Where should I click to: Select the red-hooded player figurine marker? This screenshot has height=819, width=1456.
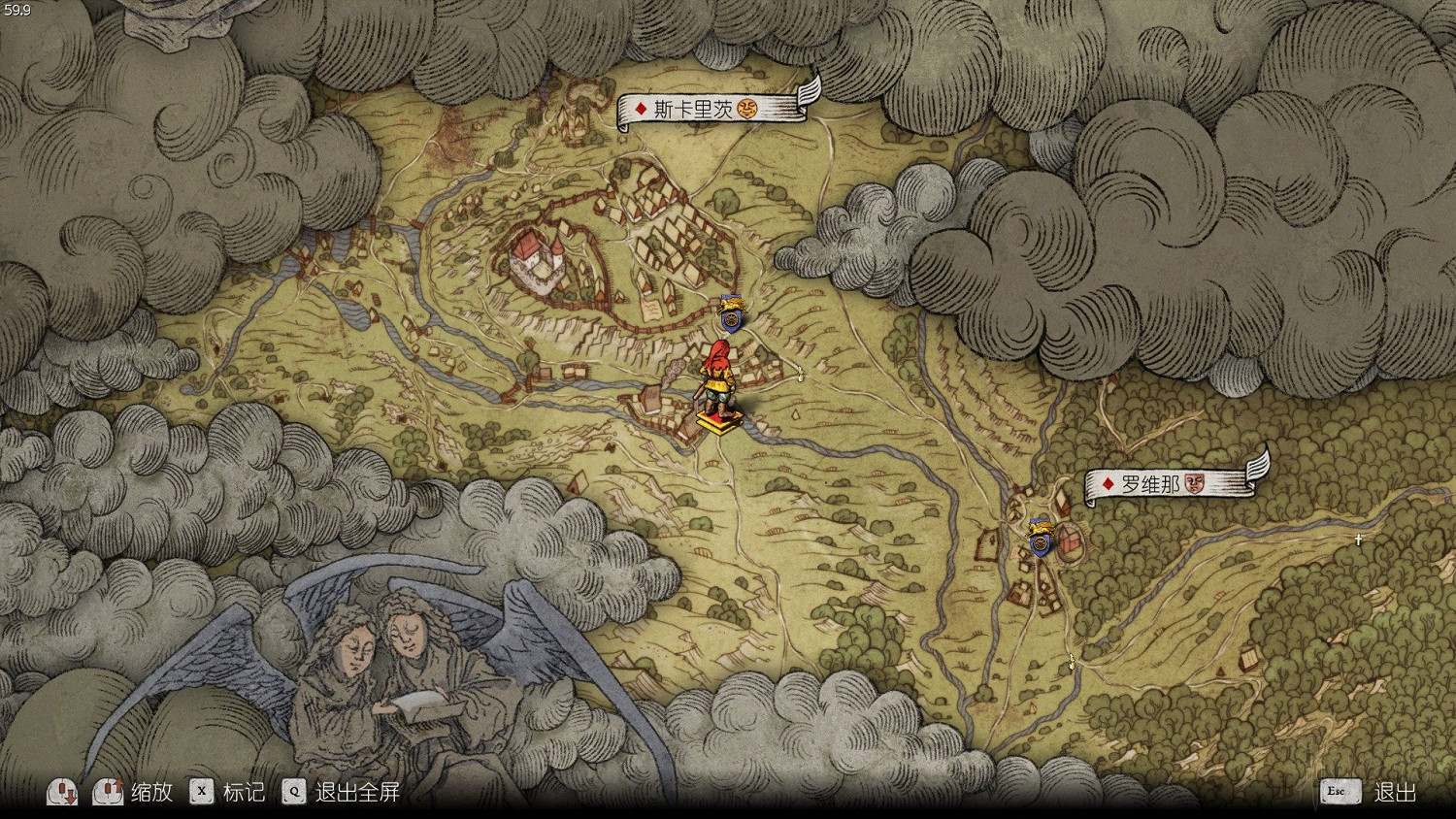[719, 383]
